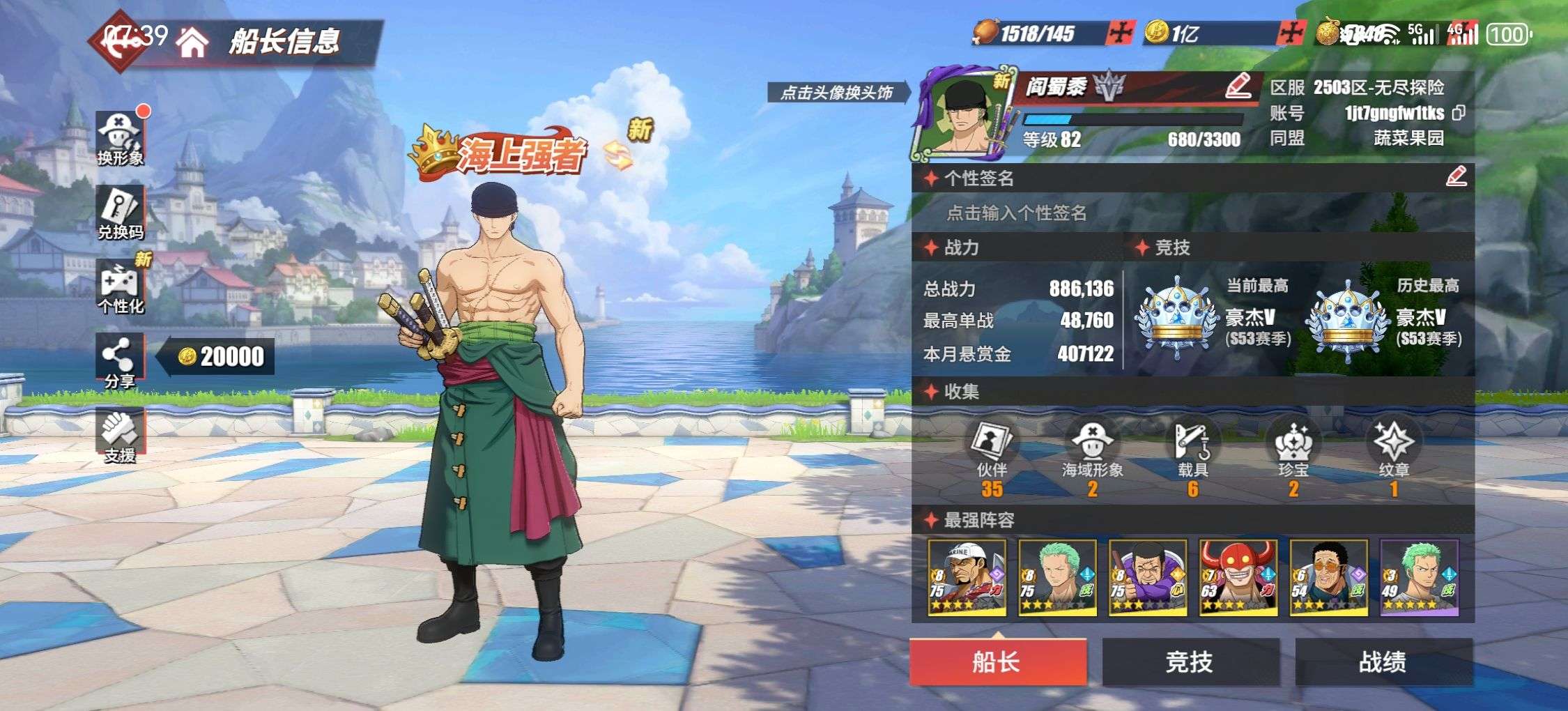The width and height of the screenshot is (1568, 711).
Task: Add more gold coins with plus button
Action: tap(1293, 33)
